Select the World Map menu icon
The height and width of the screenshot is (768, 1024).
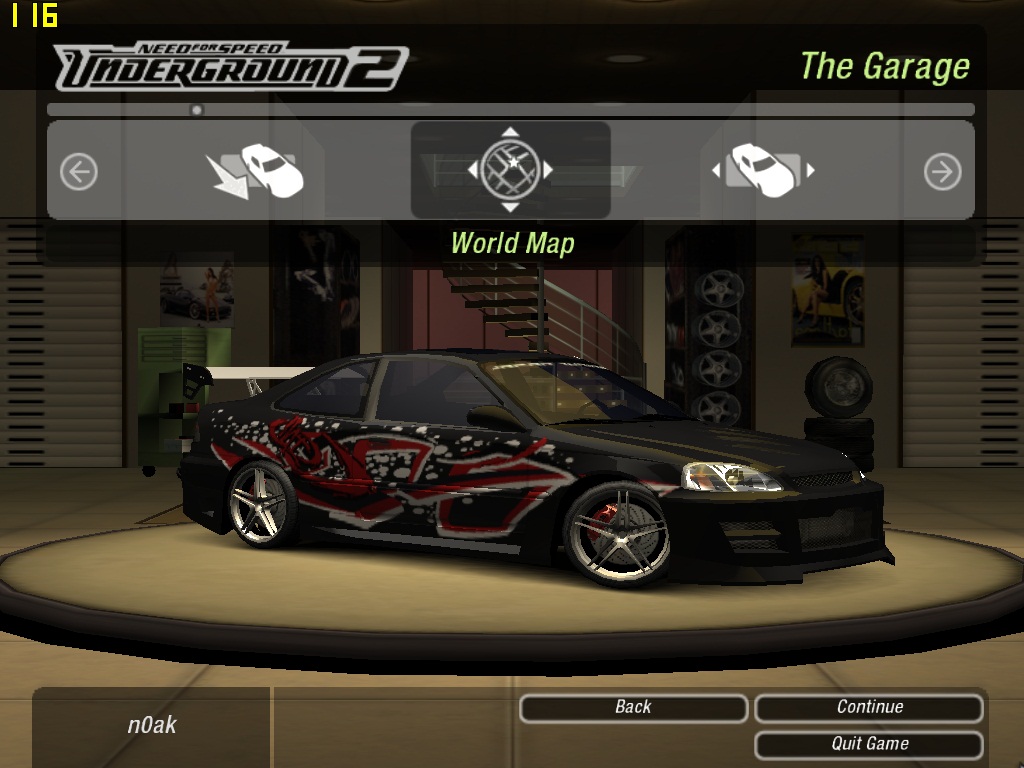510,170
